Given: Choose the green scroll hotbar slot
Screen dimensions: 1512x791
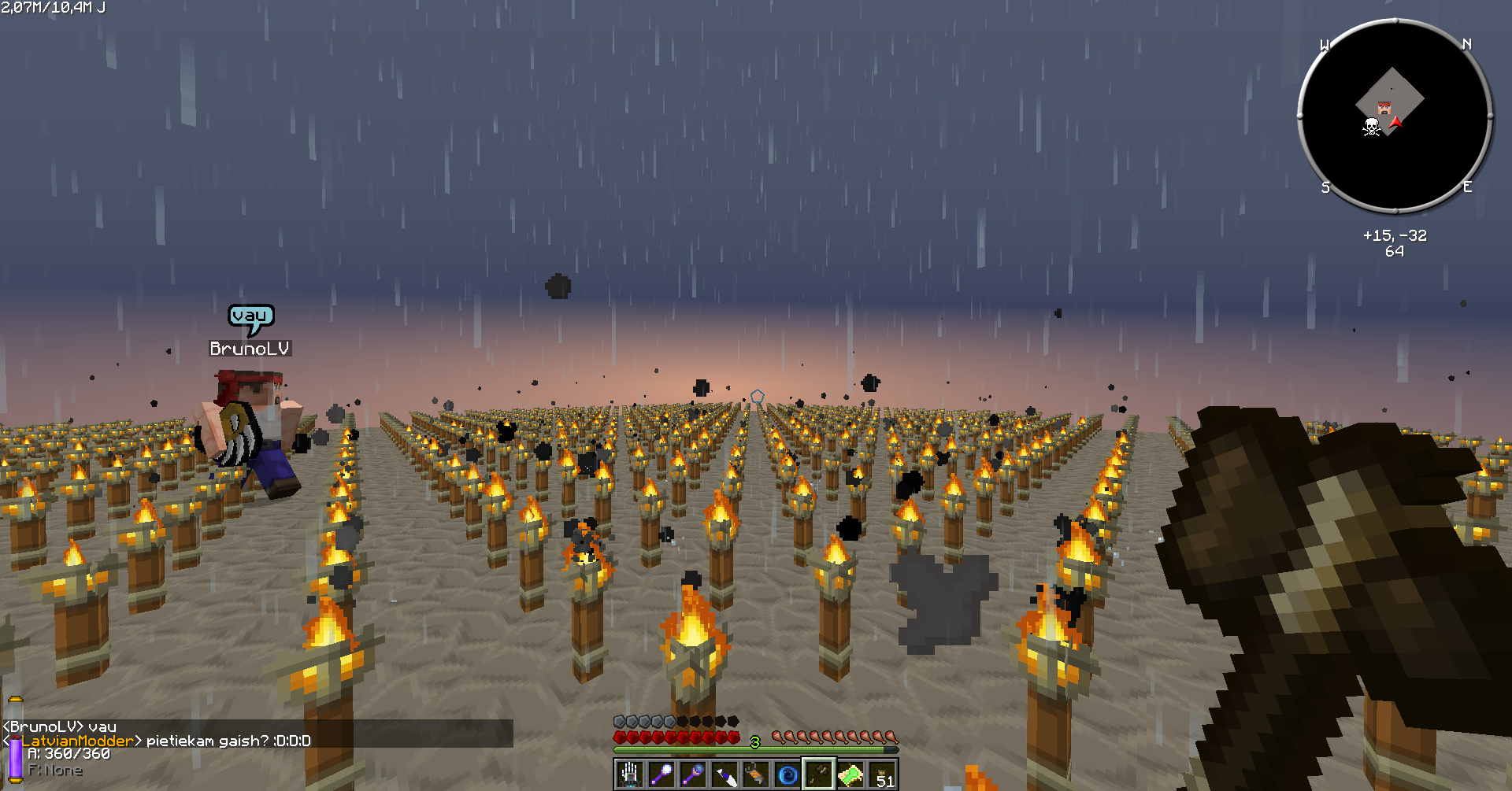Looking at the screenshot, I should coord(850,775).
